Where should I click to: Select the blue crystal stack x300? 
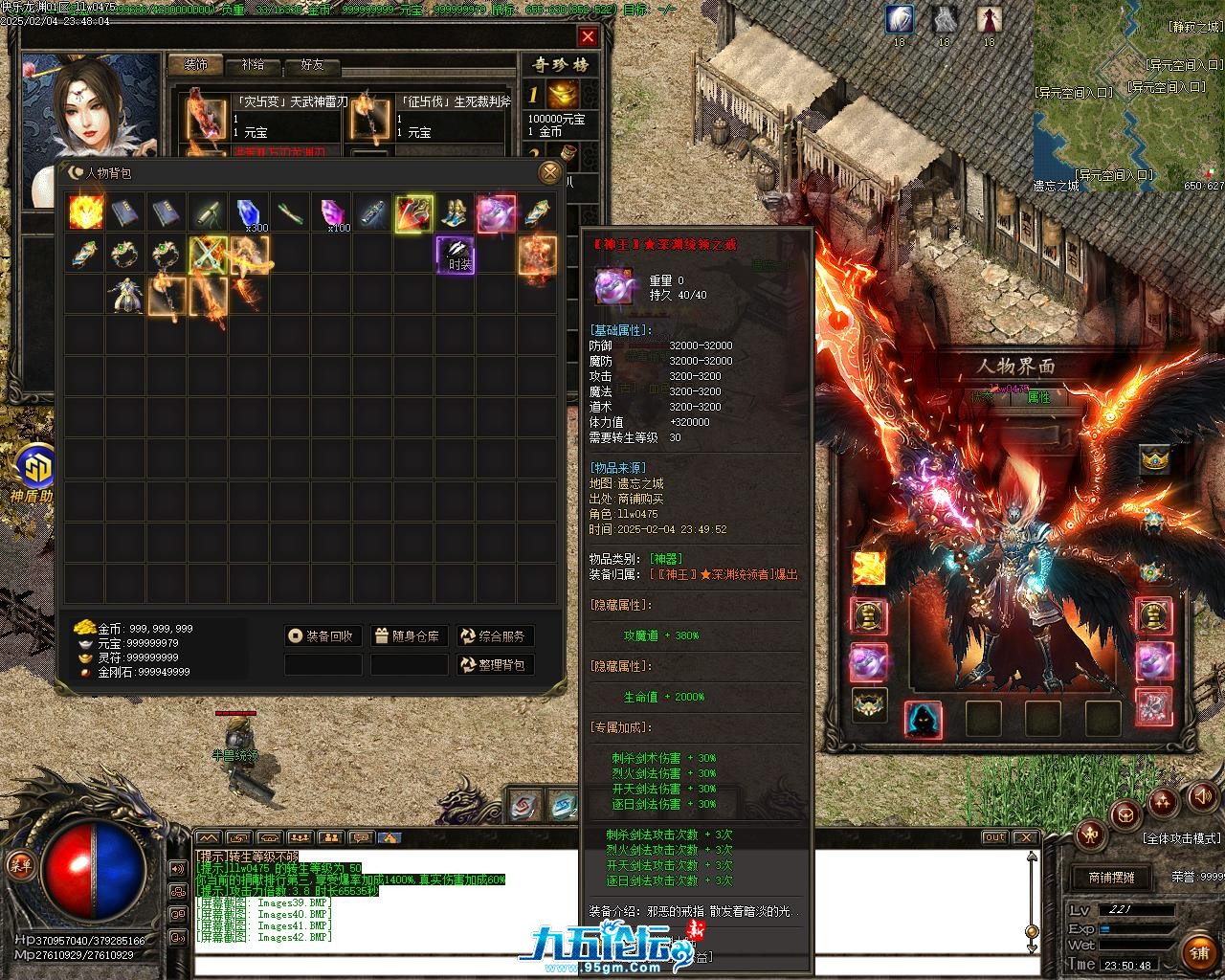point(249,213)
